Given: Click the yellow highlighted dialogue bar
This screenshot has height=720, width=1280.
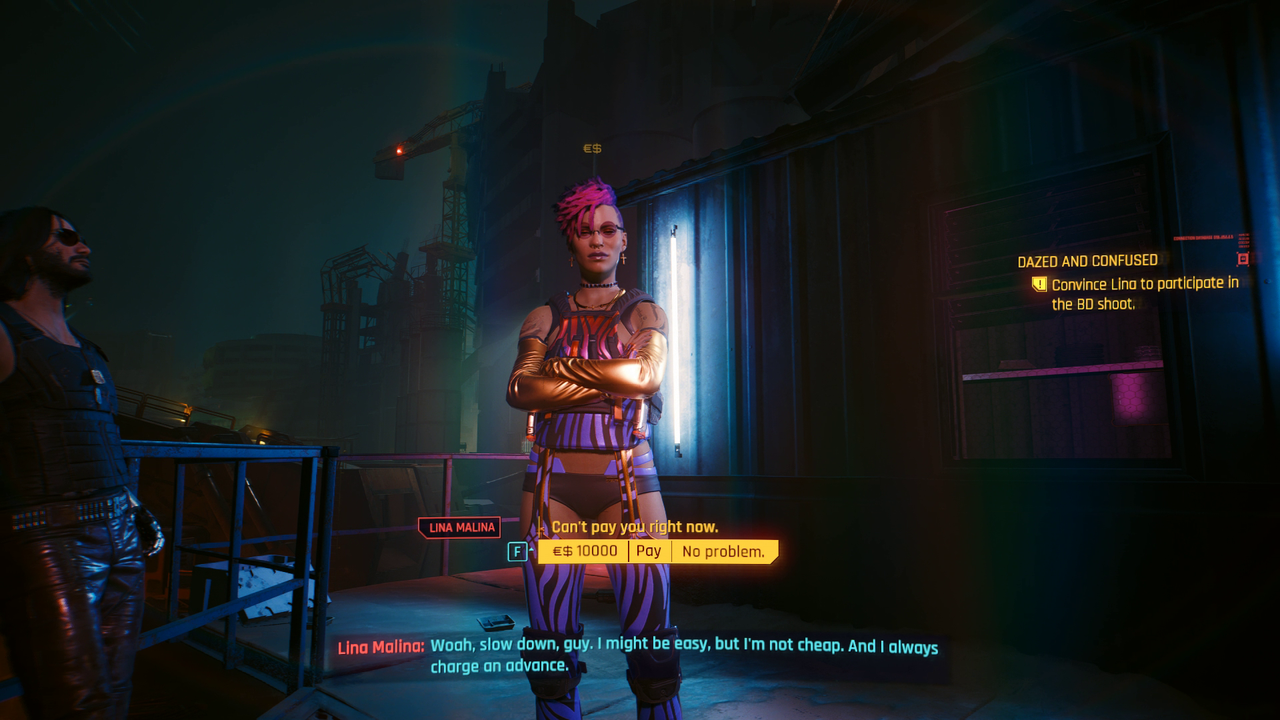Looking at the screenshot, I should coord(660,550).
